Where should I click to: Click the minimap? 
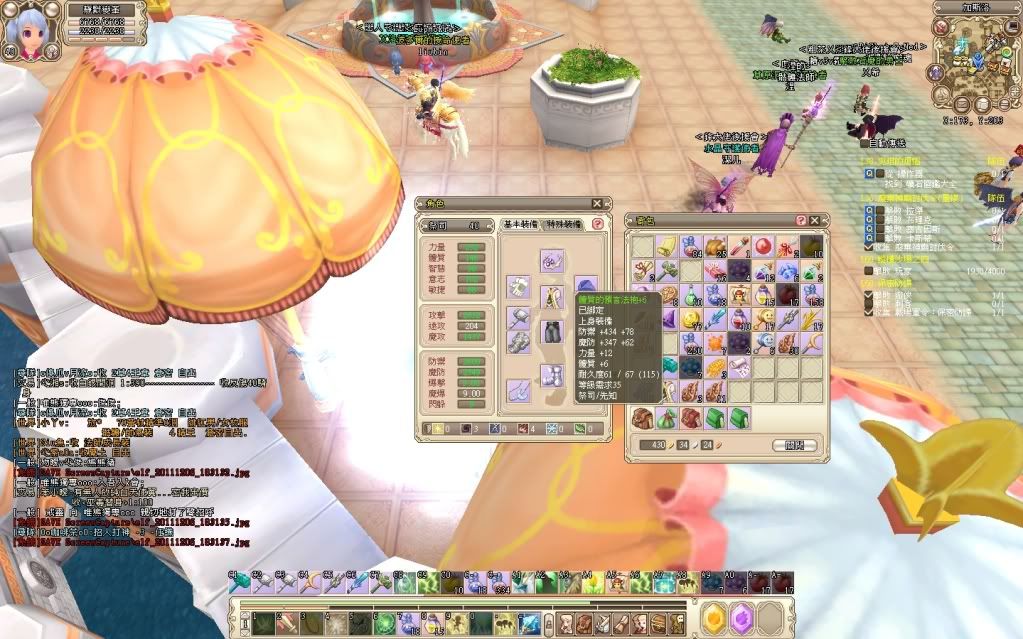click(x=973, y=62)
